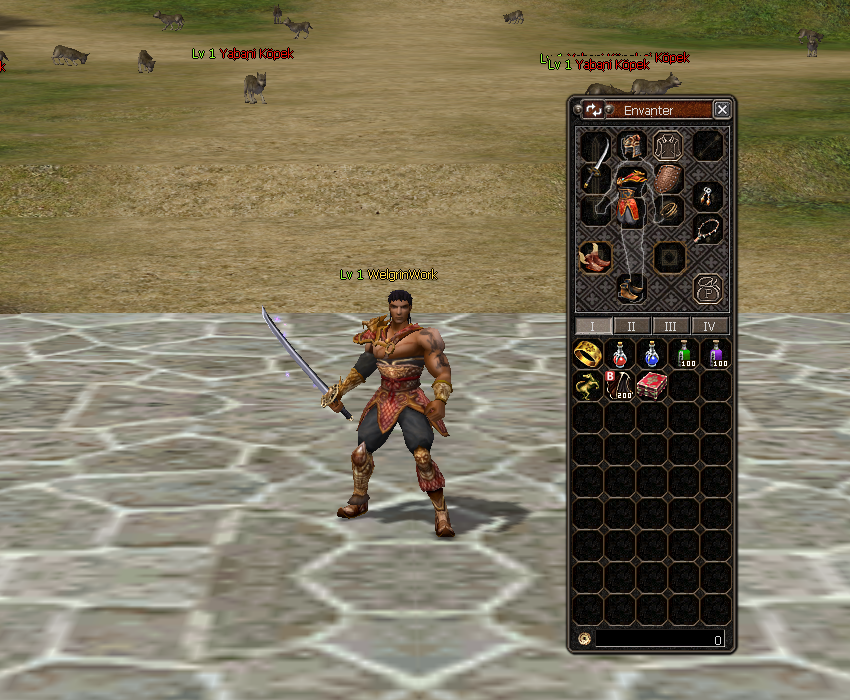Viewport: 850px width, 700px height.
Task: Select the equipped red body armor
Action: click(629, 197)
